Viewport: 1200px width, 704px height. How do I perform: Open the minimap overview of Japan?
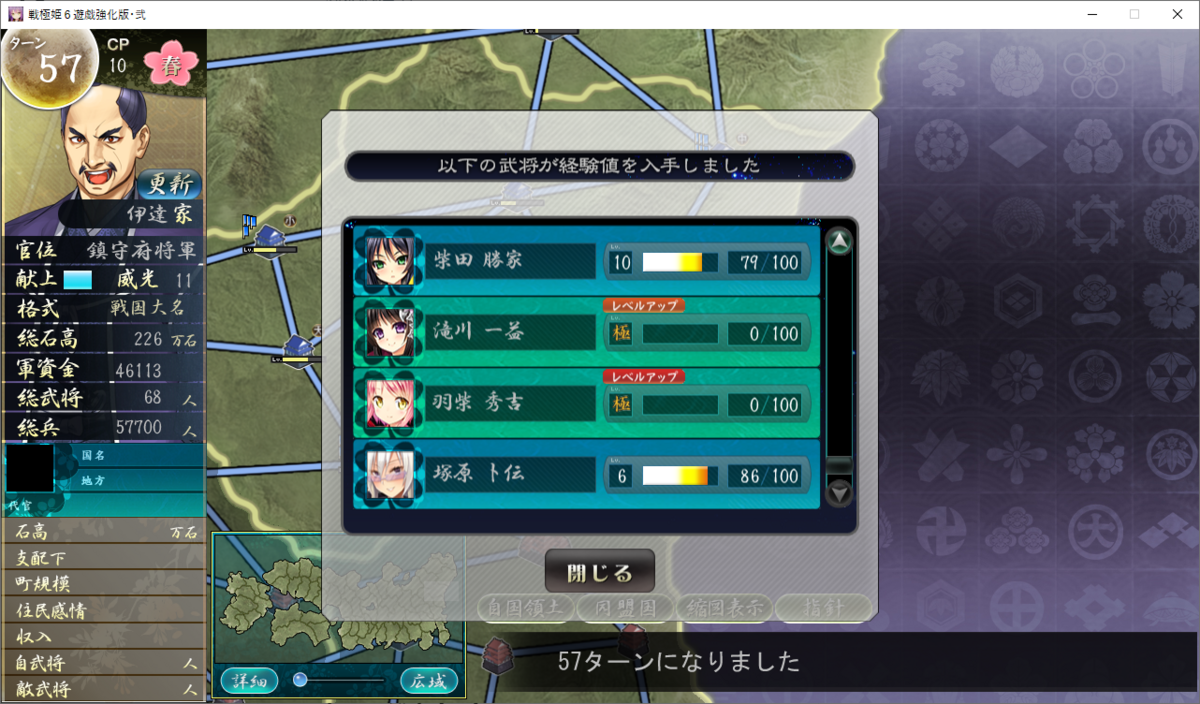(336, 599)
